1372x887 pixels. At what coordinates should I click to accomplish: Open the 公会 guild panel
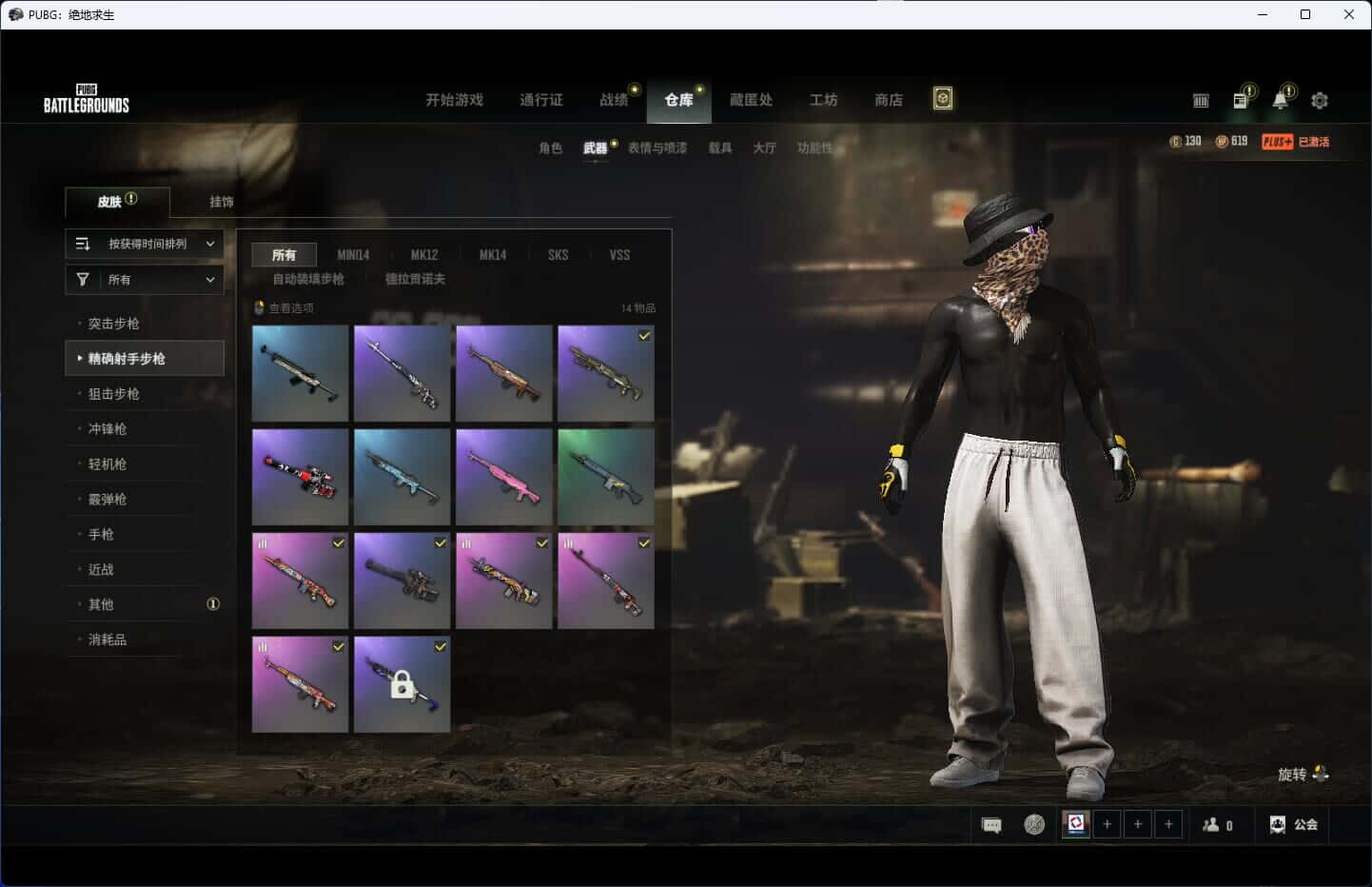[x=1295, y=824]
